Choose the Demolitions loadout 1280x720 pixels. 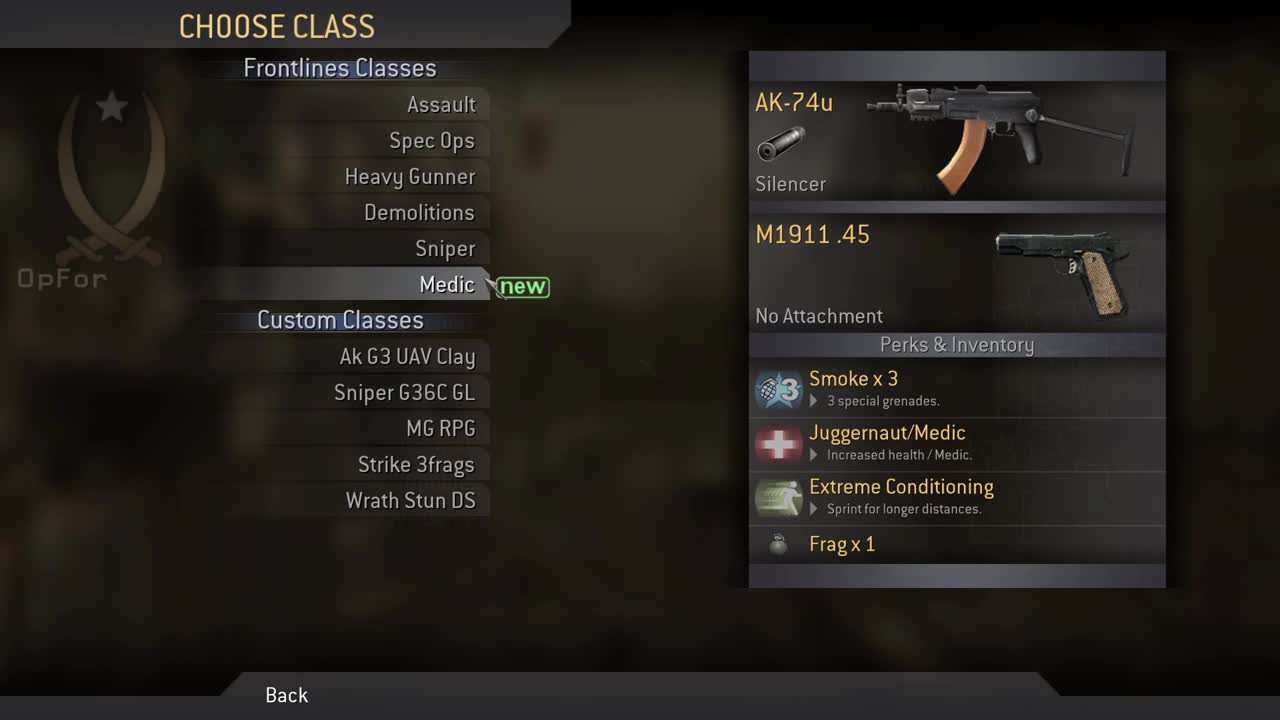click(x=418, y=212)
